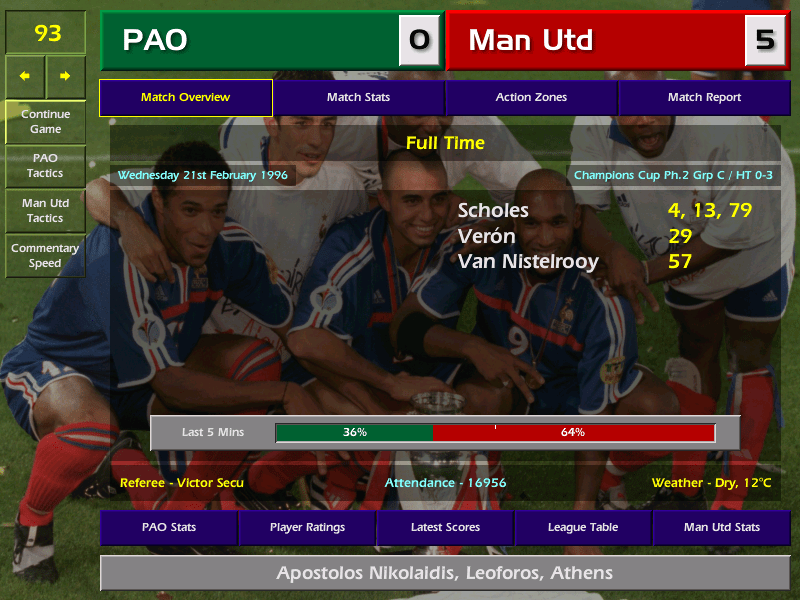The image size is (800, 600).
Task: Open PAO Tactics screen
Action: click(45, 165)
